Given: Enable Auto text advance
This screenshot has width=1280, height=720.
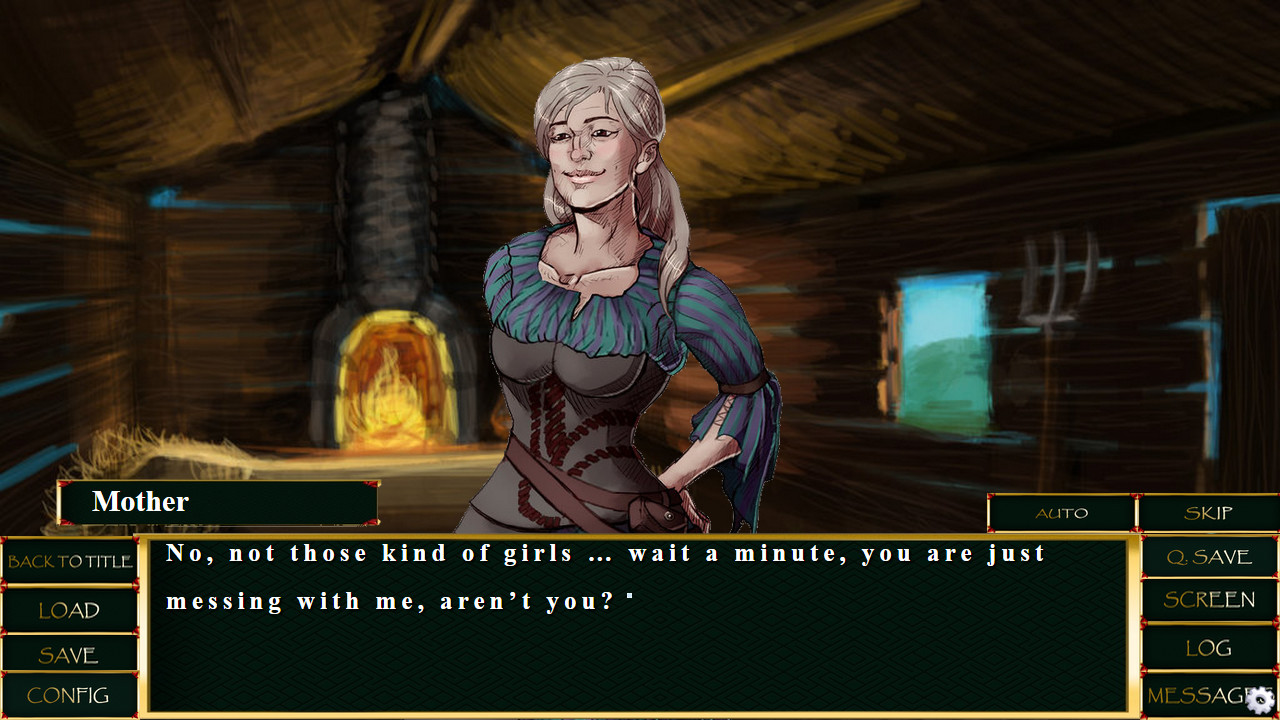Looking at the screenshot, I should (1061, 513).
